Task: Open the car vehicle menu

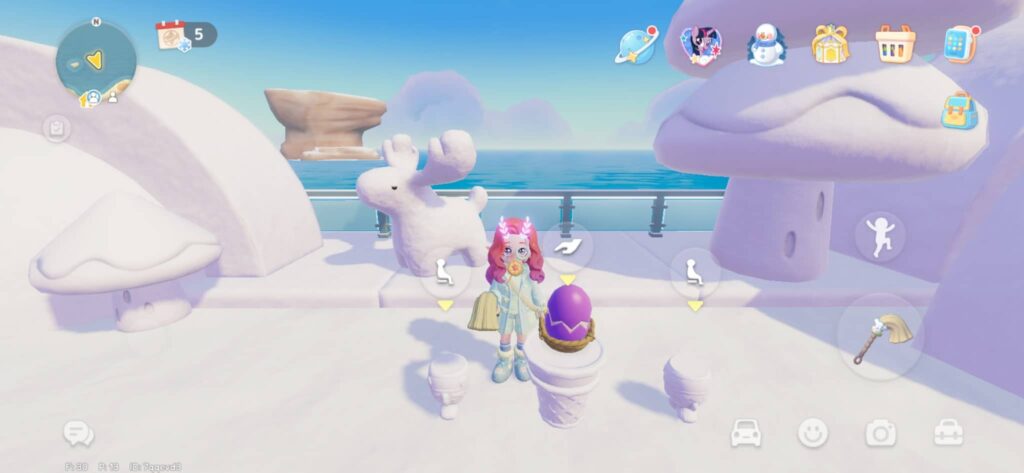Action: (x=746, y=433)
